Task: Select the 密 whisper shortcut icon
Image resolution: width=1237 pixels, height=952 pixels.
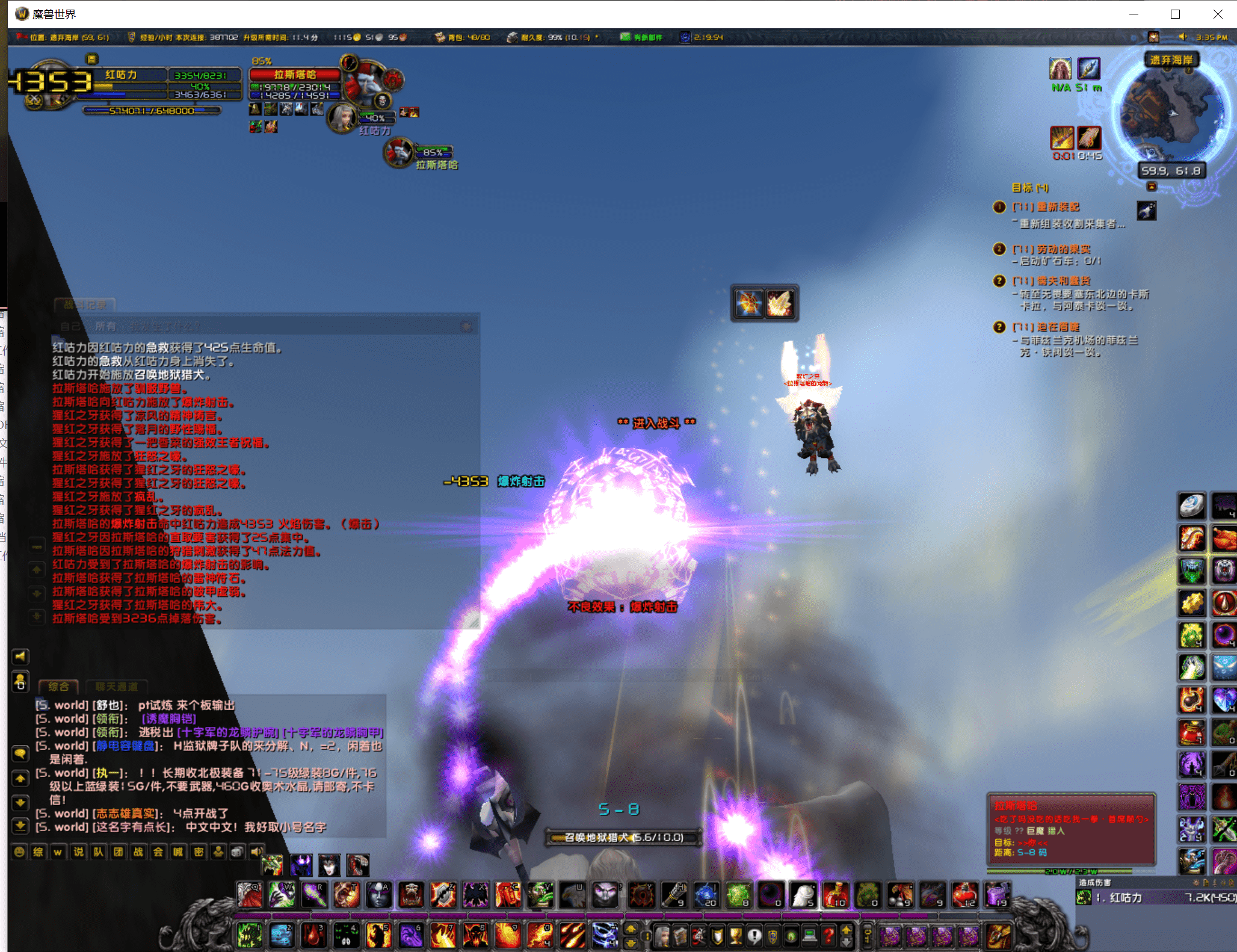Action: [x=198, y=853]
